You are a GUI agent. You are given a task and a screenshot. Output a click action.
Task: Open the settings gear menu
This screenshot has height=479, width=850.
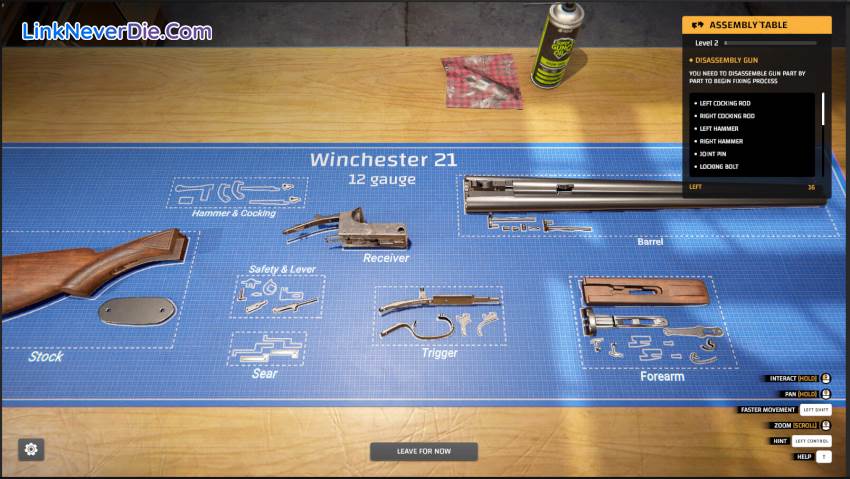[x=31, y=449]
